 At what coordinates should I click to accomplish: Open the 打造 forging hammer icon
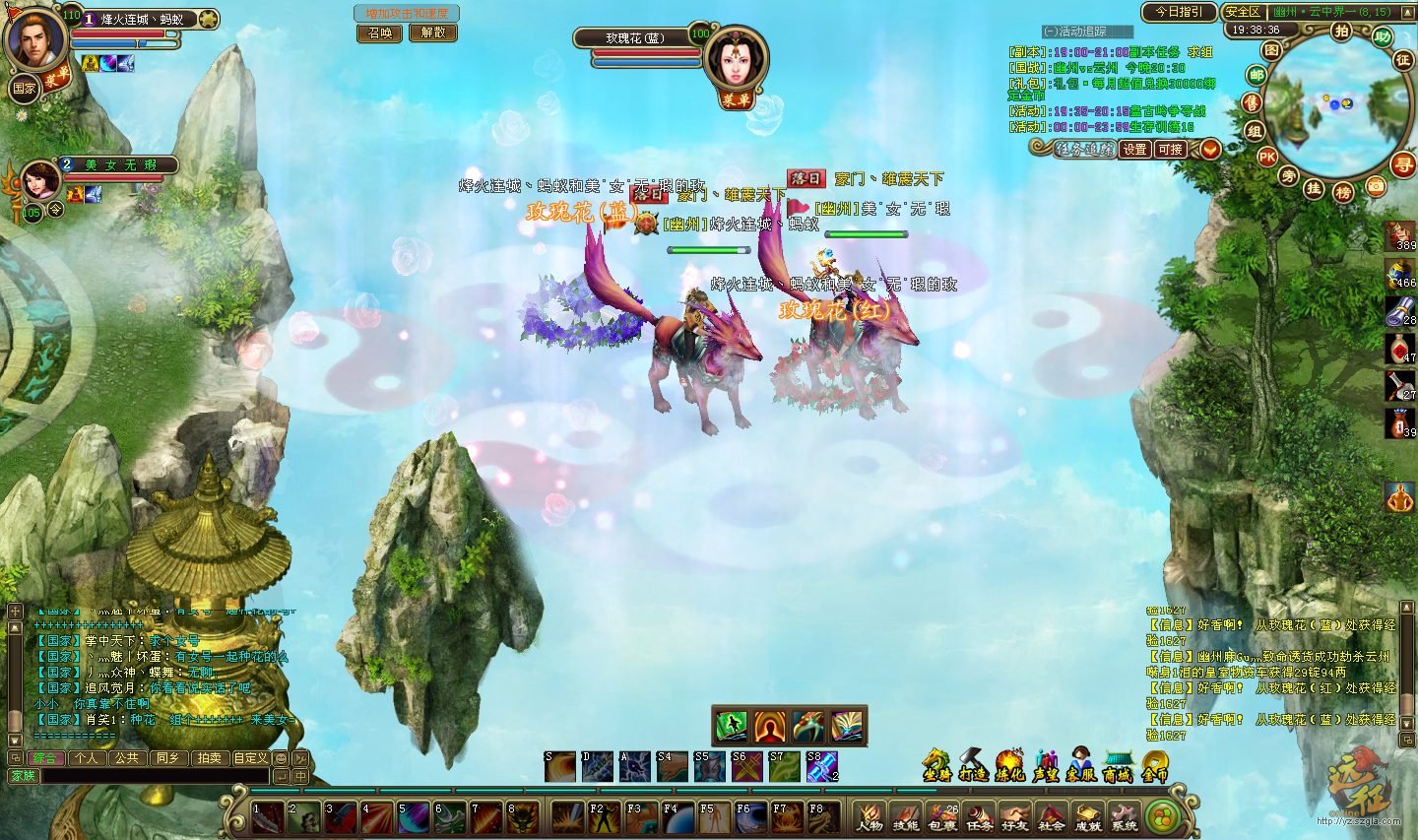tap(973, 766)
